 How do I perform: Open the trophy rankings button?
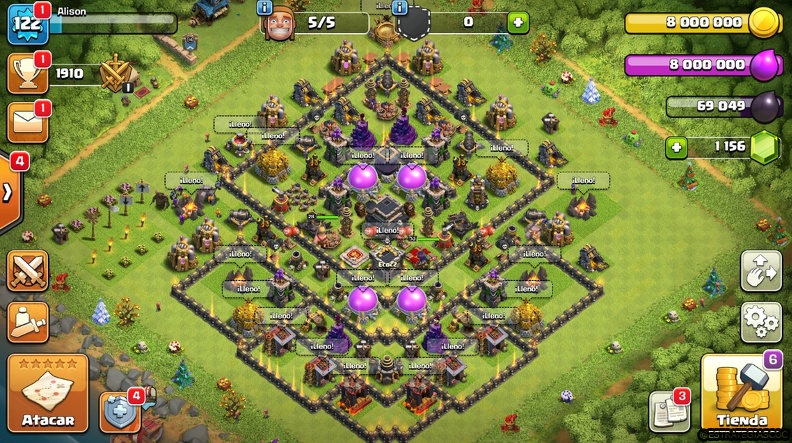tap(26, 72)
